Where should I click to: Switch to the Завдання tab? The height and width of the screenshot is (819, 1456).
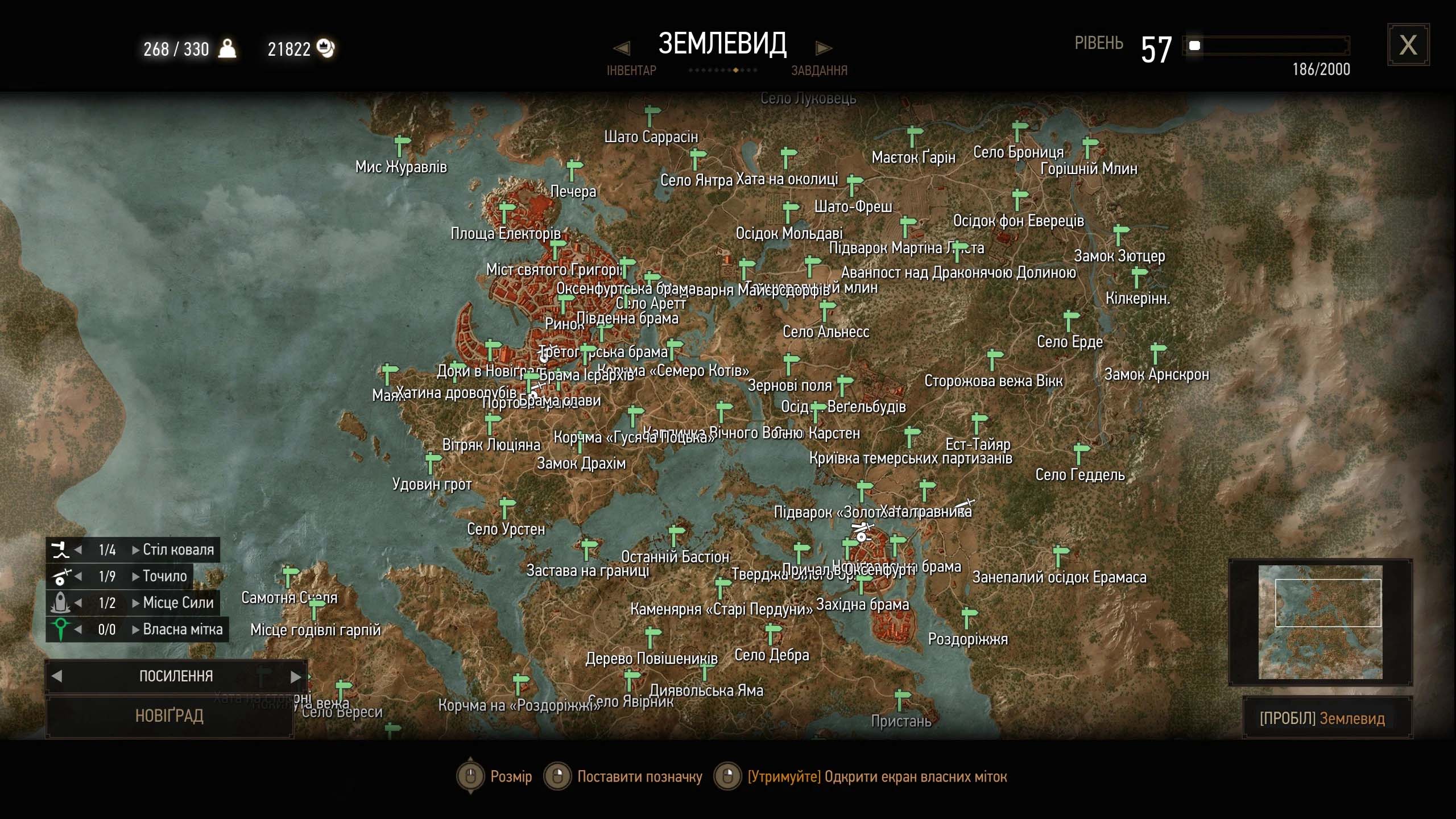click(819, 71)
